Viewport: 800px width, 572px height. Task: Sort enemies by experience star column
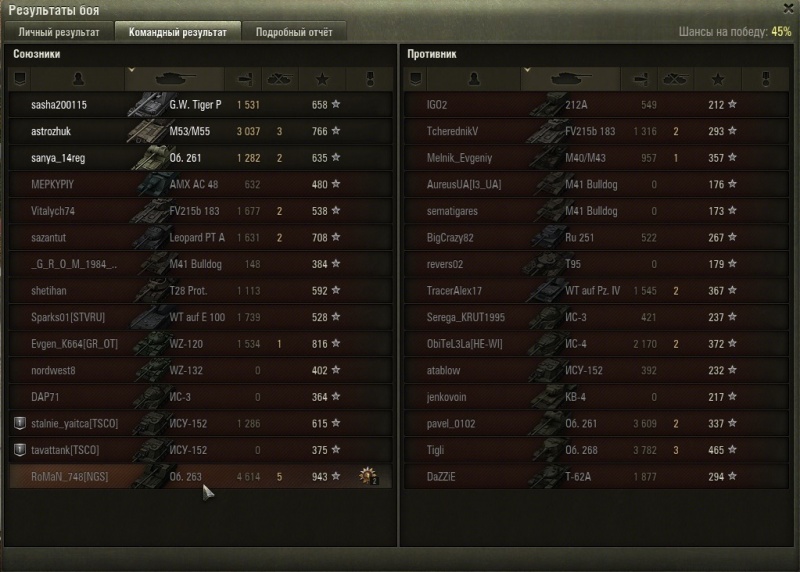[x=717, y=77]
